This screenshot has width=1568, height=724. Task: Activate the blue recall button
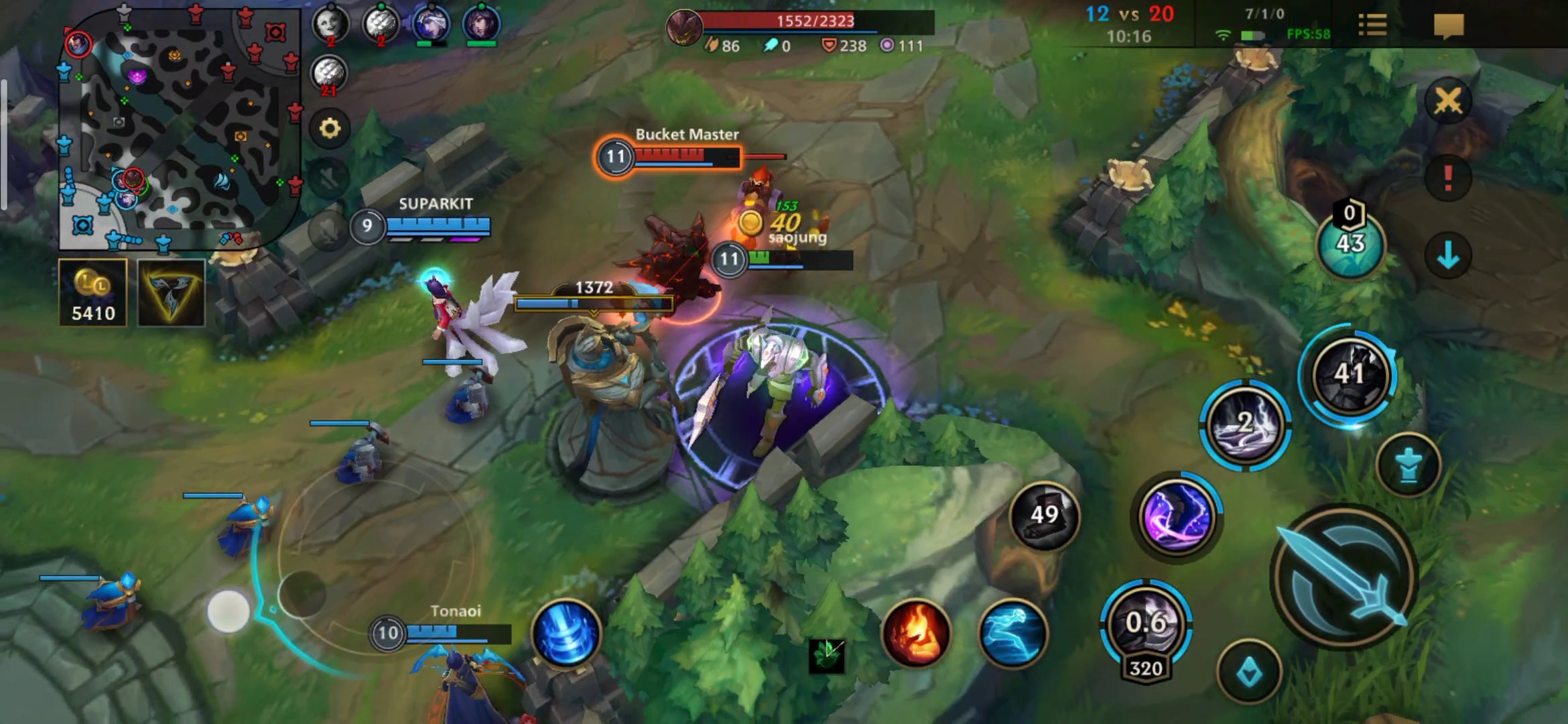pos(566,633)
